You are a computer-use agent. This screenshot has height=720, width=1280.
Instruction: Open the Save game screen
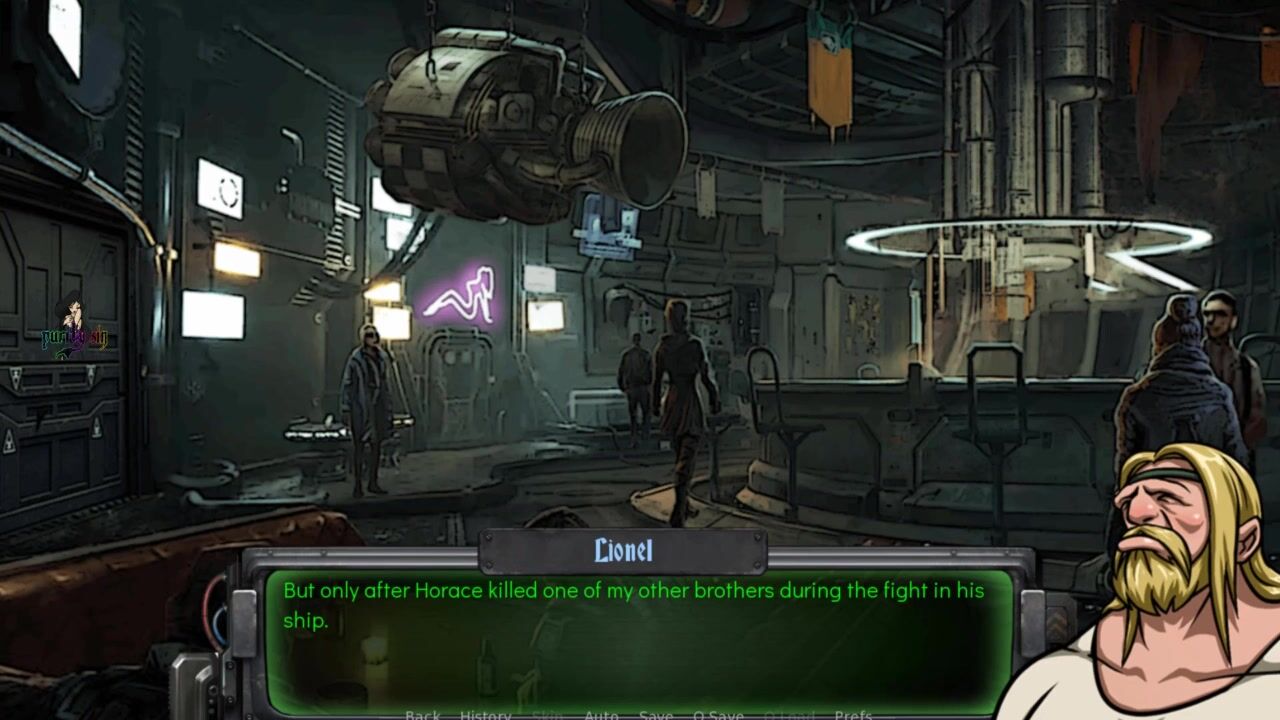pyautogui.click(x=655, y=714)
